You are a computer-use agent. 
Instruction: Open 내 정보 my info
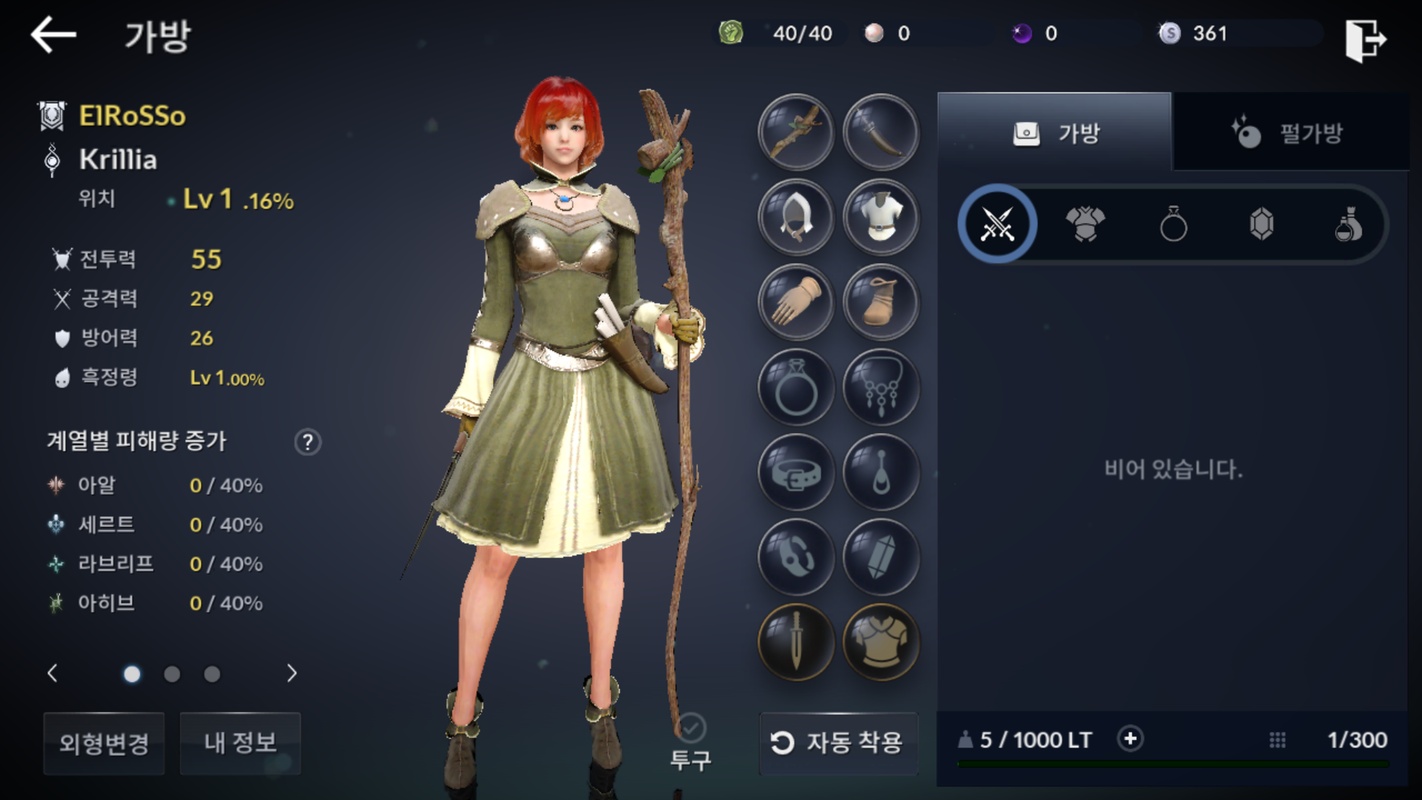coord(240,743)
